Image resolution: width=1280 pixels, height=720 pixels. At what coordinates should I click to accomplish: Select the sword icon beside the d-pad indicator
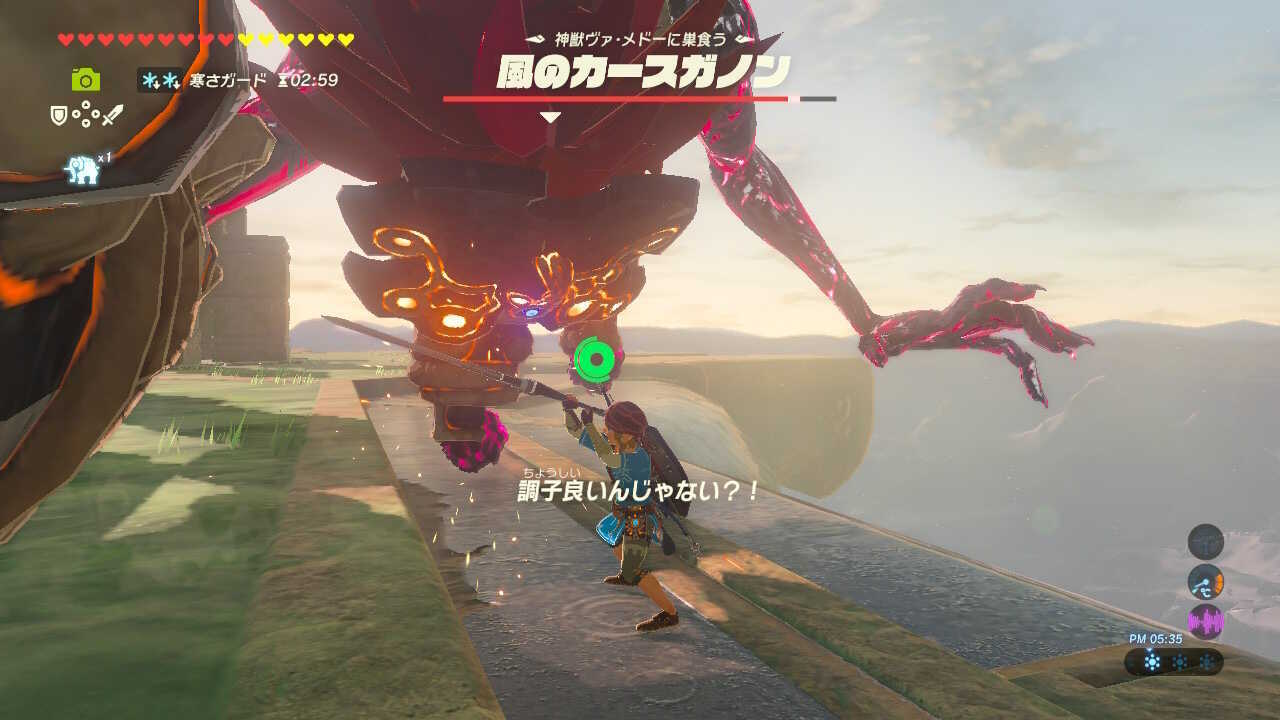point(113,114)
